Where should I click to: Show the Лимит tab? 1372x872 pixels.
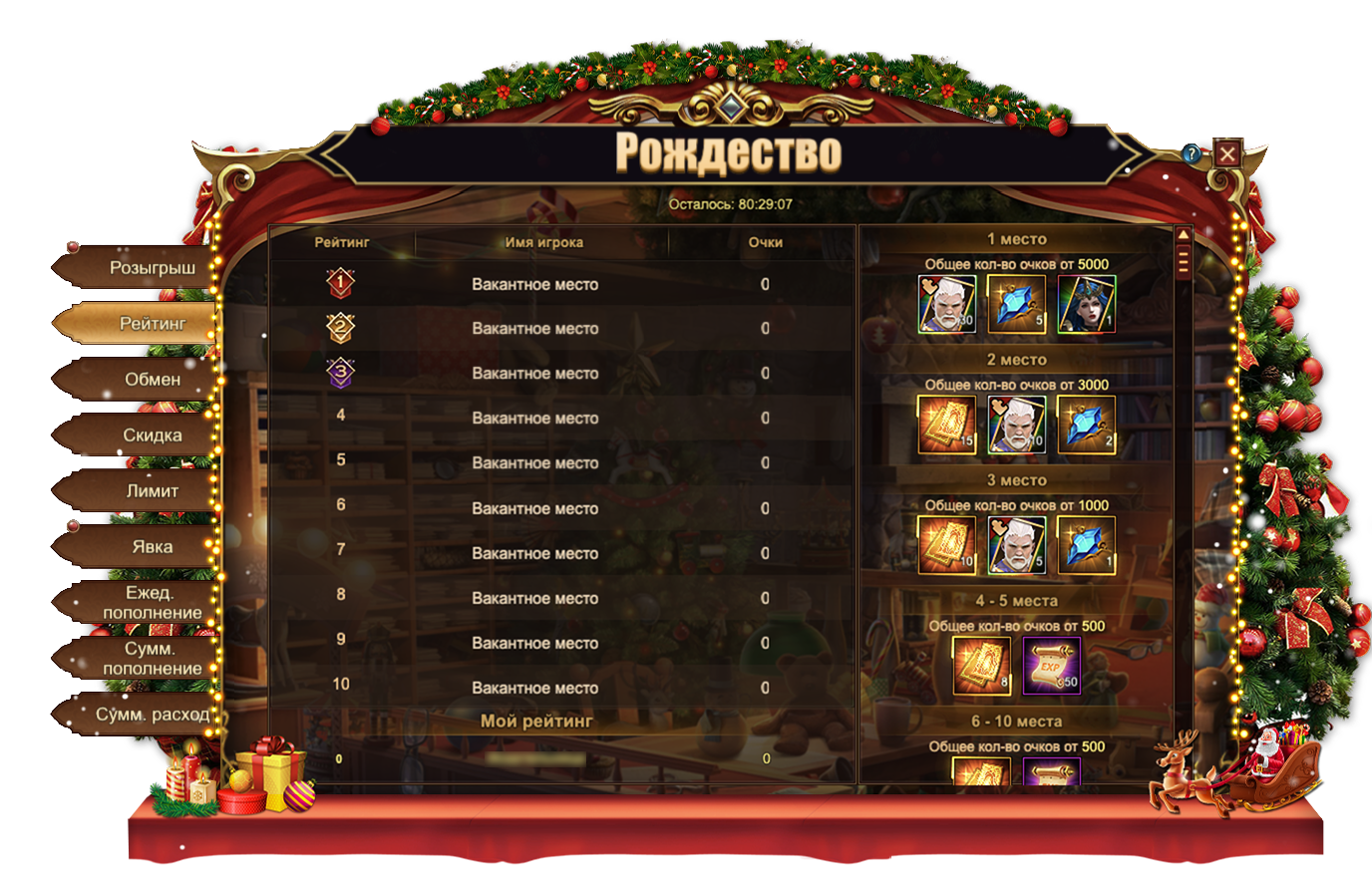click(x=152, y=491)
